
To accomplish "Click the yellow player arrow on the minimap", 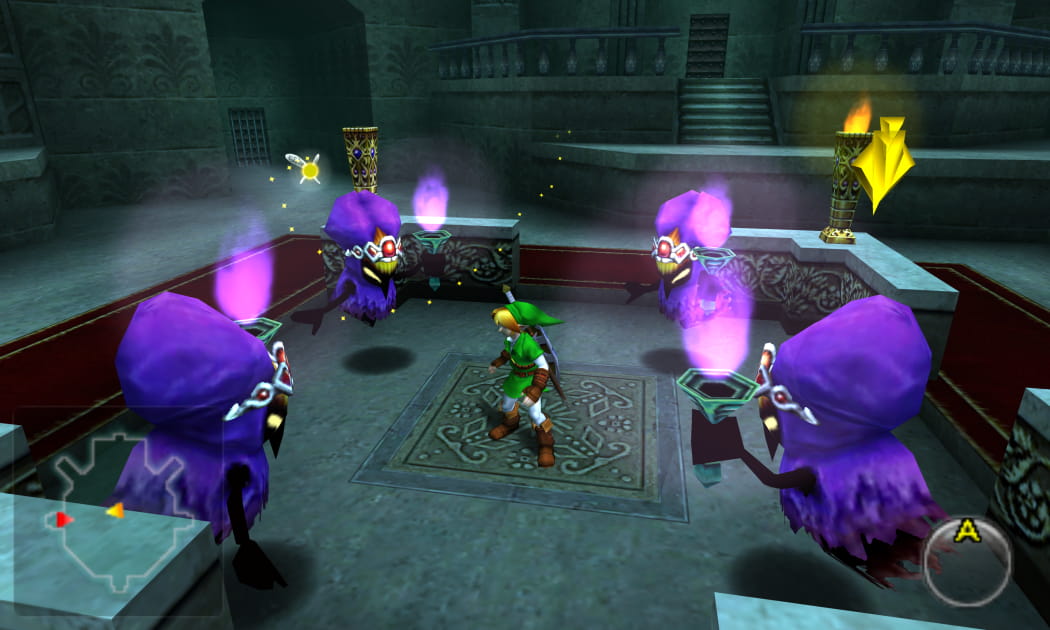I will (115, 511).
